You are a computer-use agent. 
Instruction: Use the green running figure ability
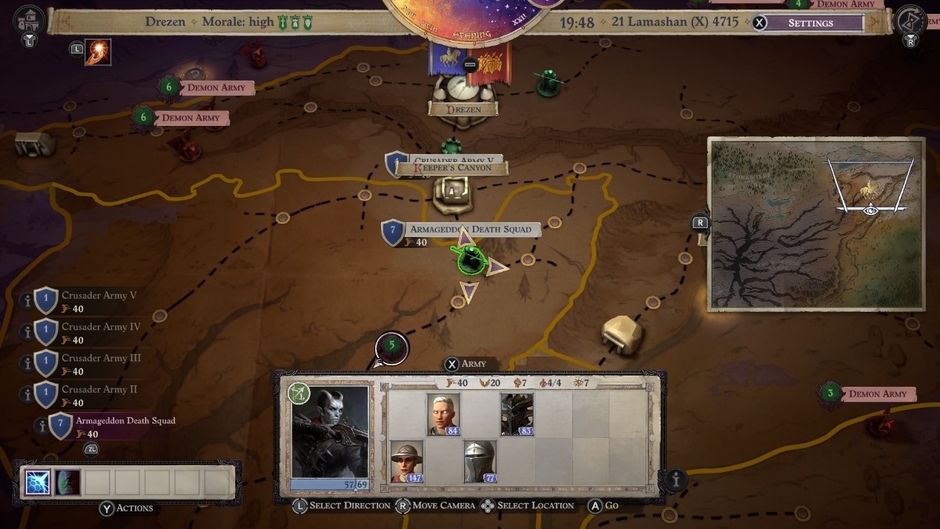tap(68, 483)
